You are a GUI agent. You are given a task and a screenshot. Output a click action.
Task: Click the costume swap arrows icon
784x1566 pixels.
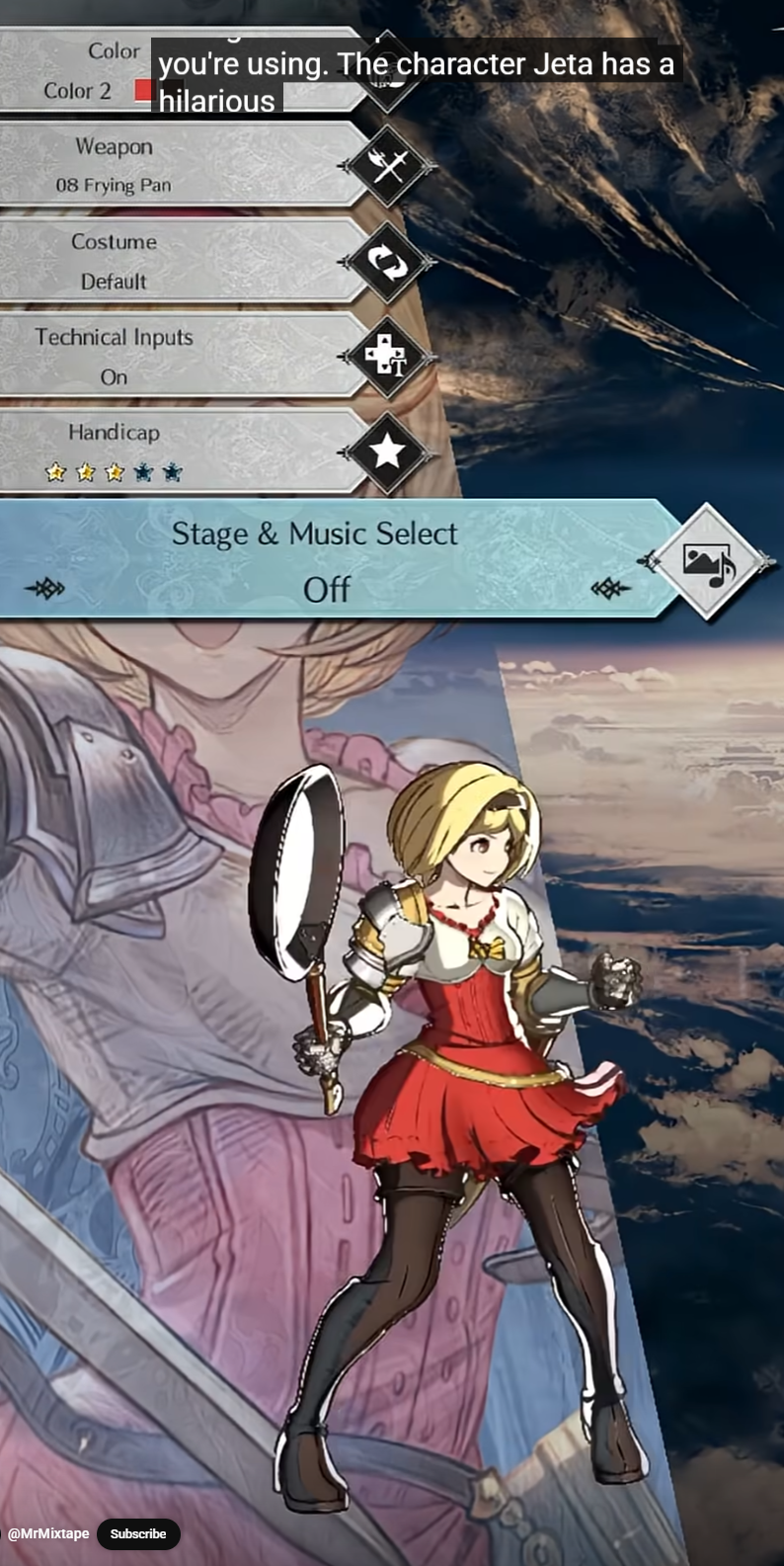tap(388, 261)
